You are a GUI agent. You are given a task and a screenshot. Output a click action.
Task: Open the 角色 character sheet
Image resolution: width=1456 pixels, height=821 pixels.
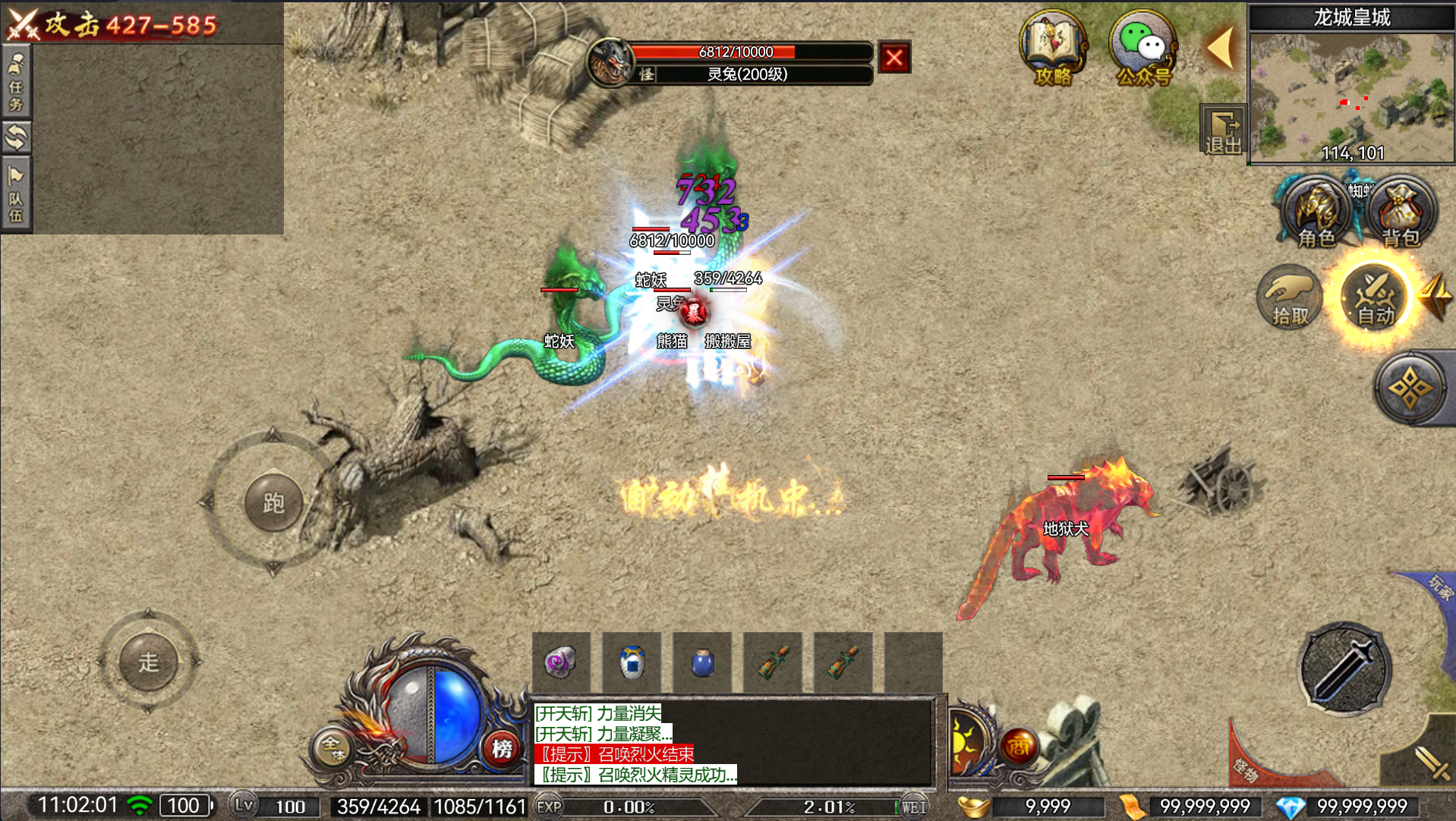[x=1316, y=212]
